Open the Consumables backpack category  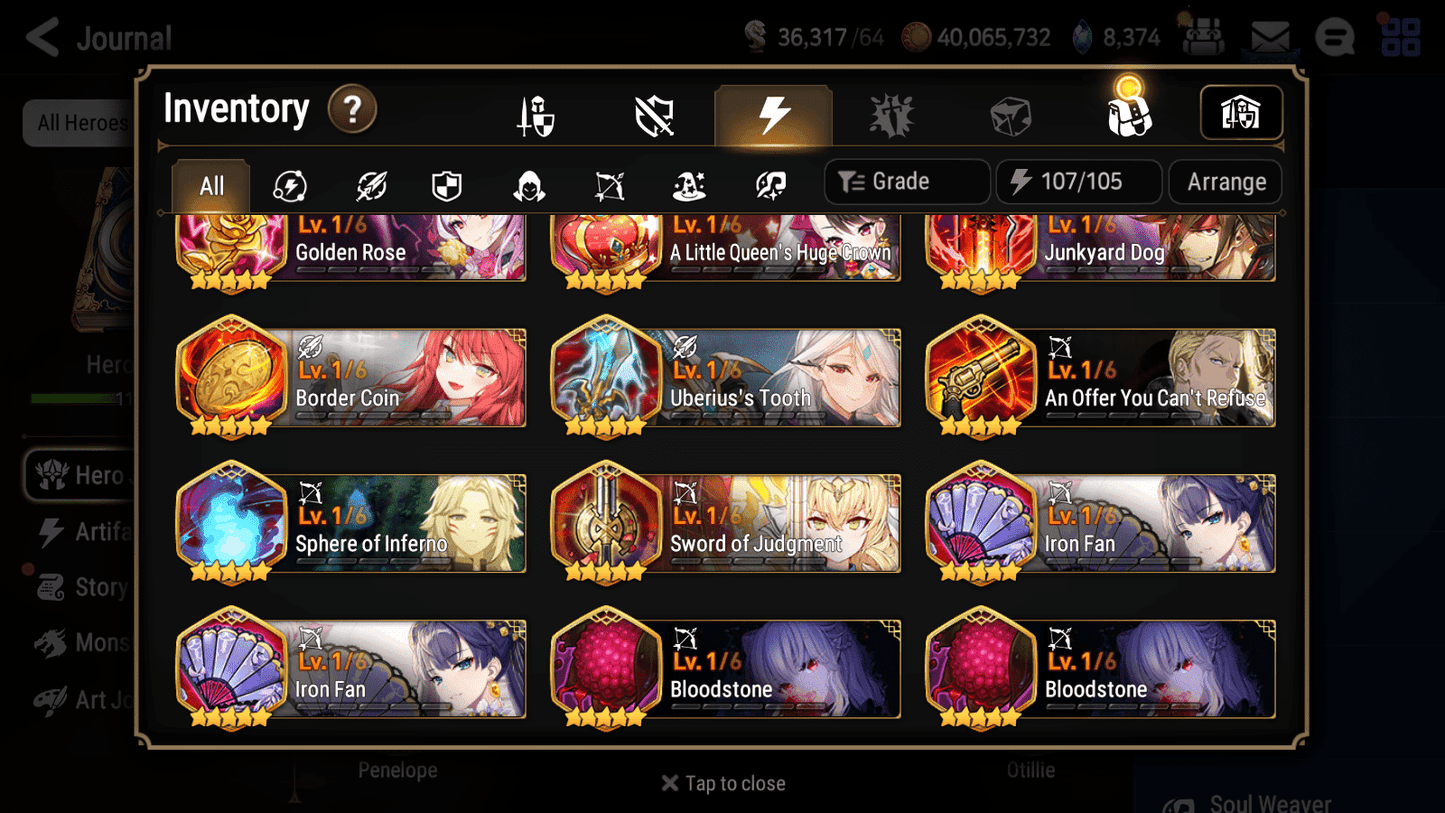point(1129,114)
